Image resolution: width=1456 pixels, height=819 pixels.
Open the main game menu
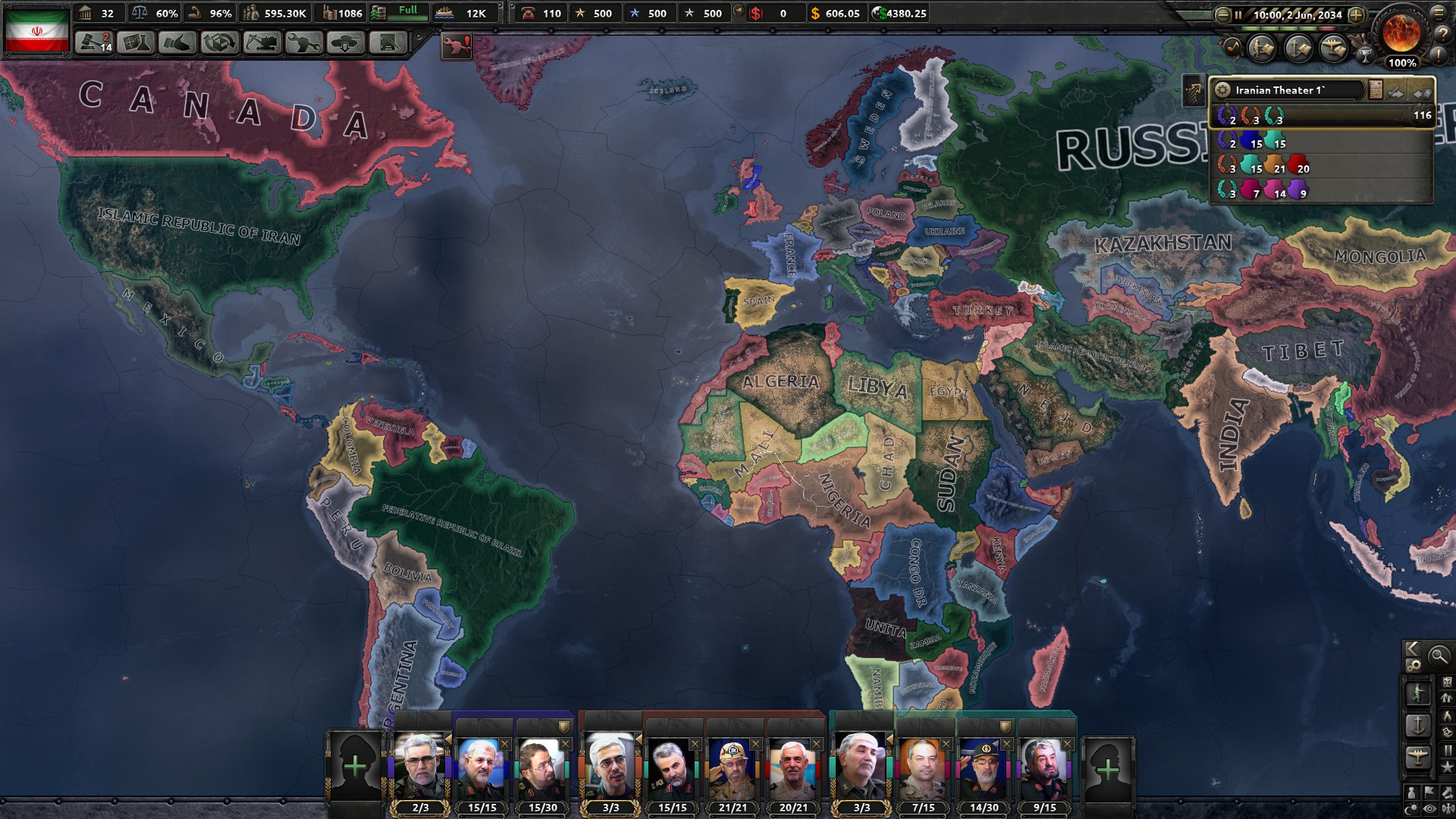coord(1440,13)
